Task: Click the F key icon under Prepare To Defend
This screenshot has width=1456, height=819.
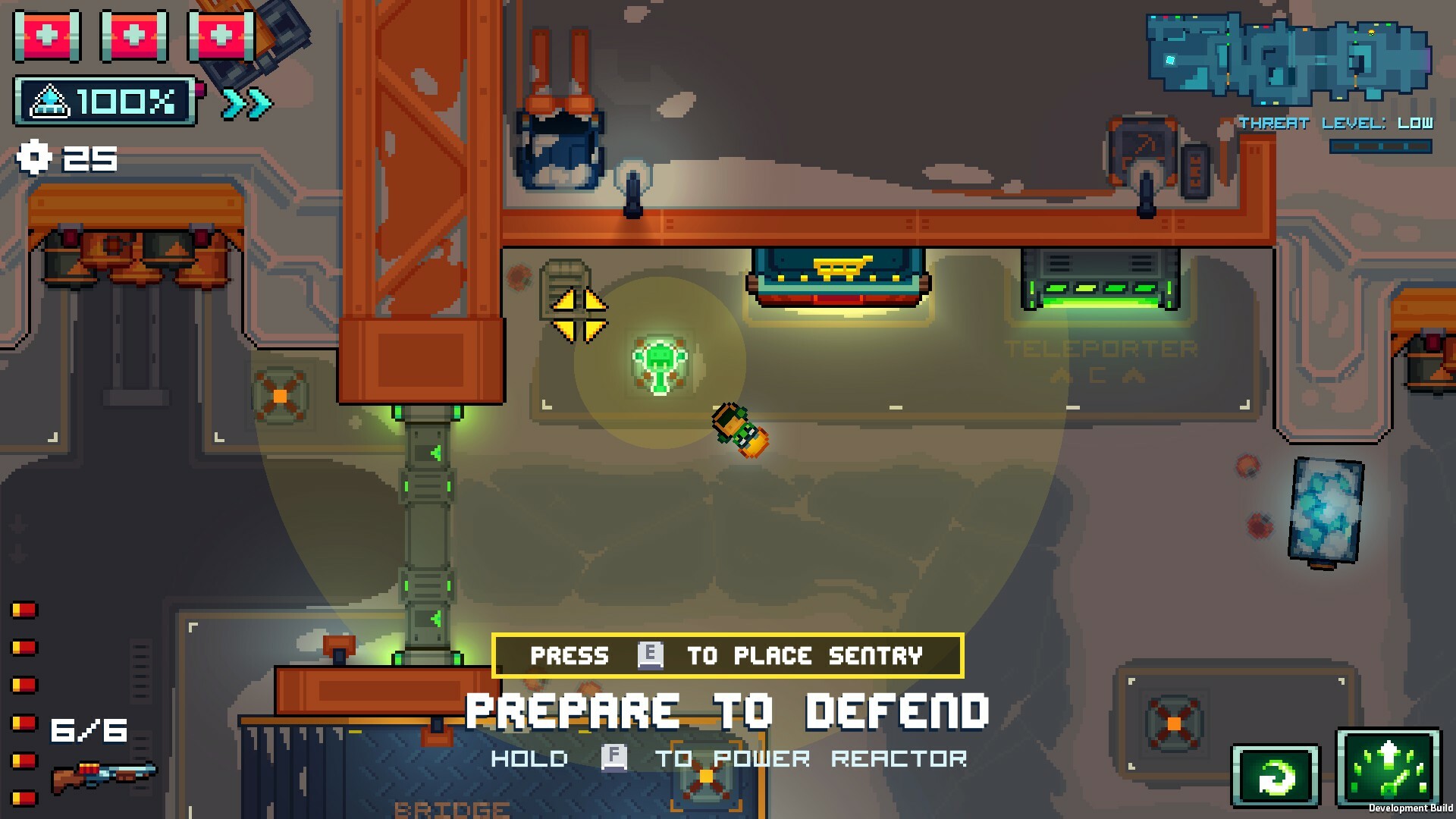Action: pos(613,757)
